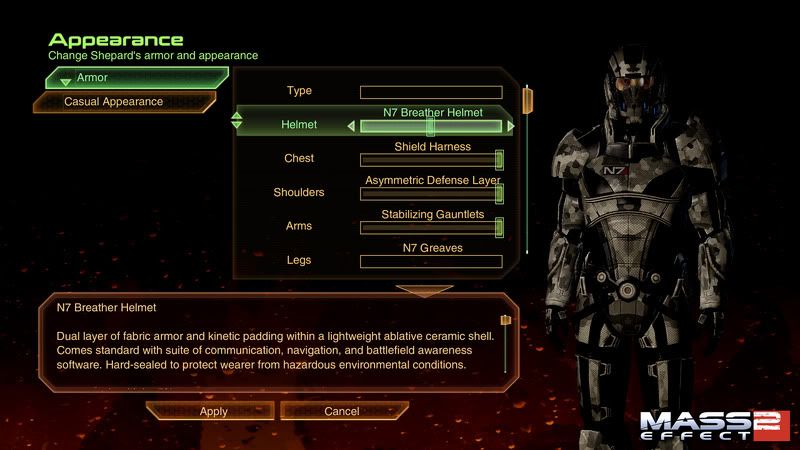Click the armor list scrollbar
The height and width of the screenshot is (450, 800).
[x=527, y=170]
